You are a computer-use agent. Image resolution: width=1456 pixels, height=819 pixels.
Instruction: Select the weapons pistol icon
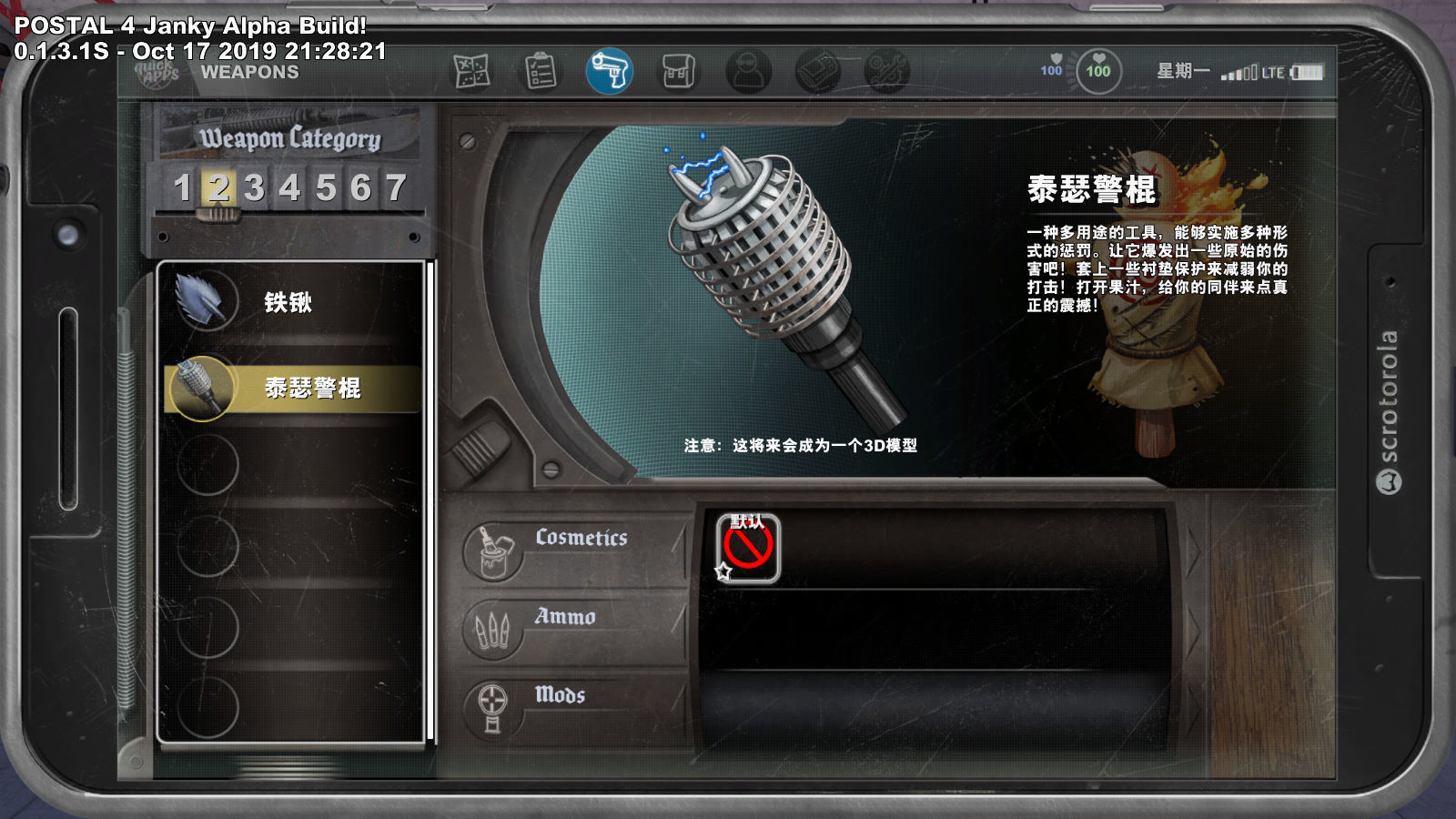(x=609, y=71)
